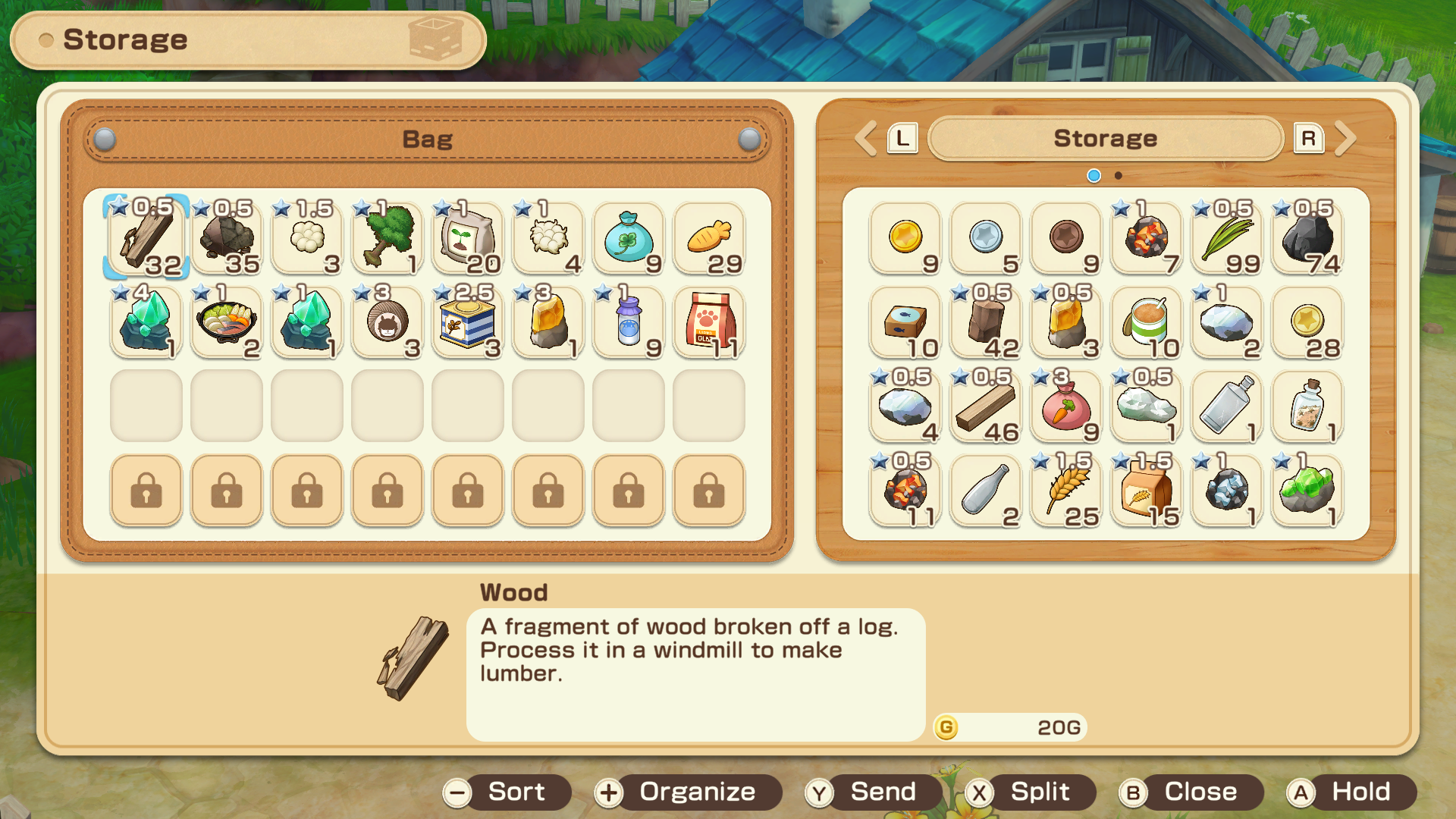Select the hot pot dish slot
Screen dimensions: 1456x819
[x=227, y=322]
